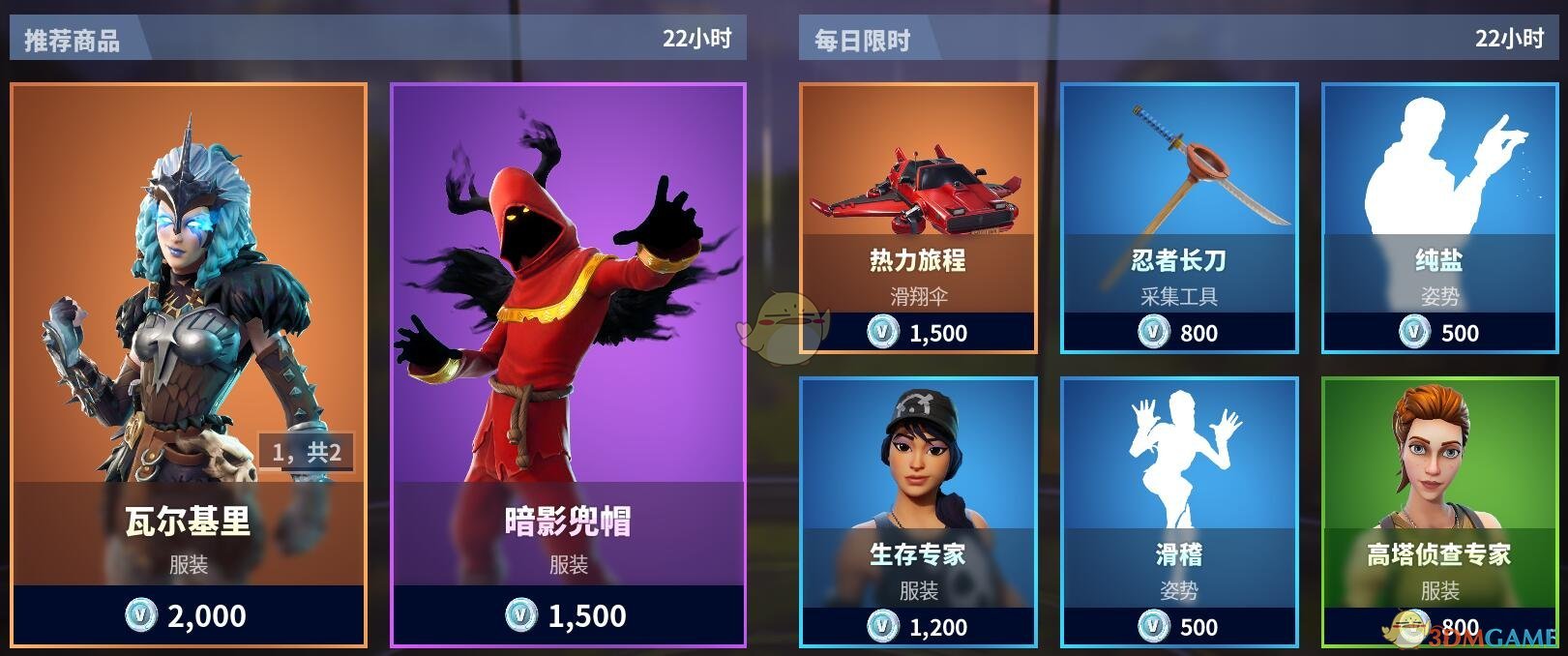The width and height of the screenshot is (1568, 656).
Task: Choose the 暗影兜帽 outfit card
Action: 568,364
